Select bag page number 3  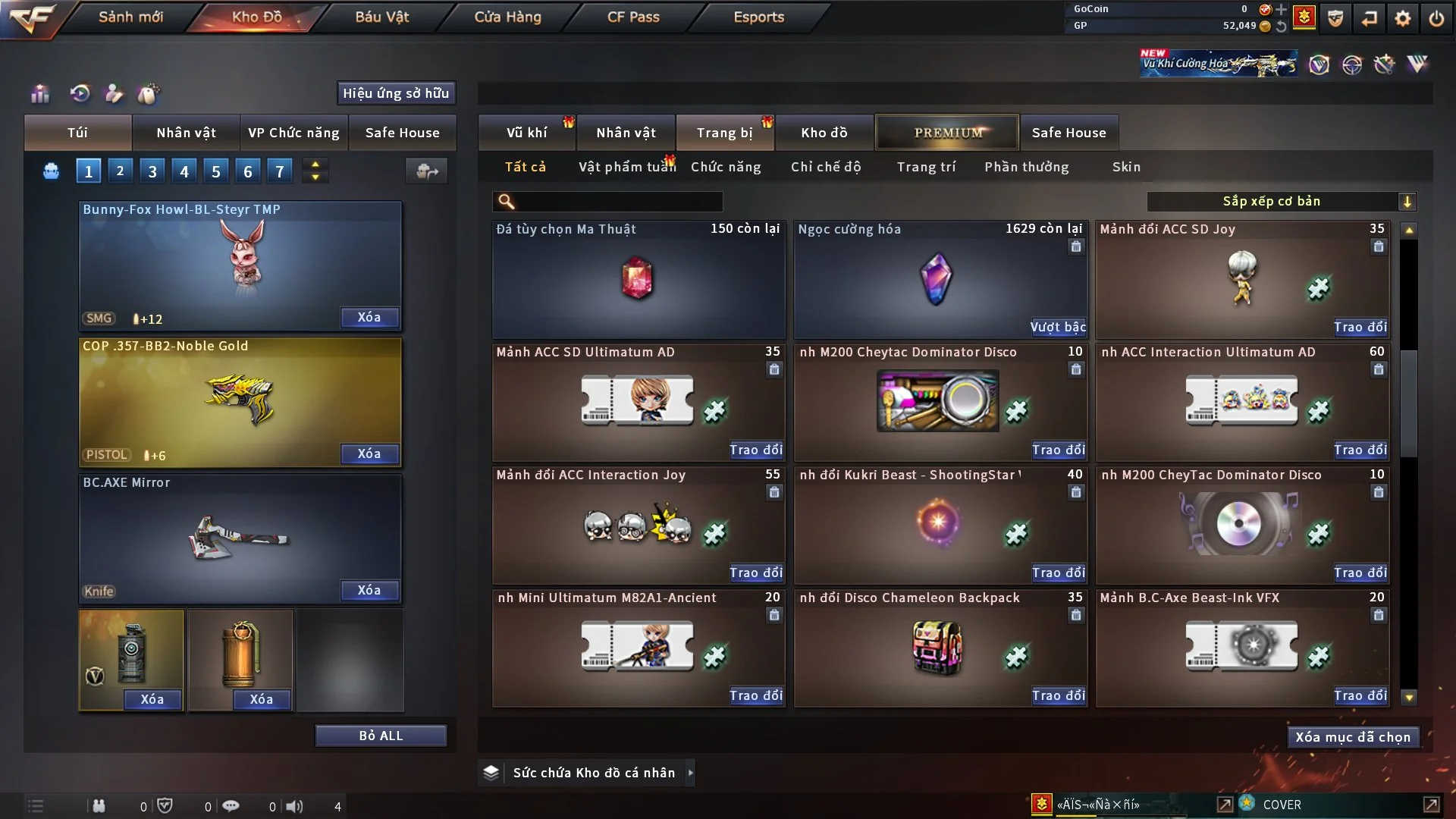click(x=152, y=171)
